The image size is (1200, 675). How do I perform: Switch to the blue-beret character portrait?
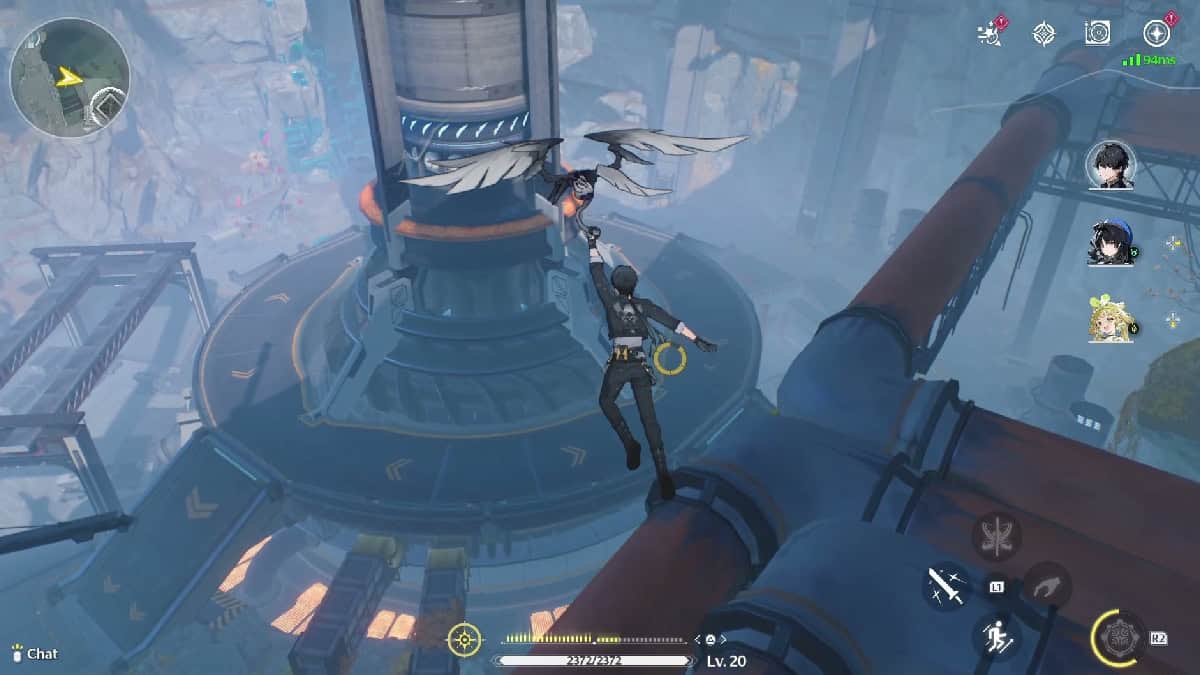click(x=1110, y=243)
